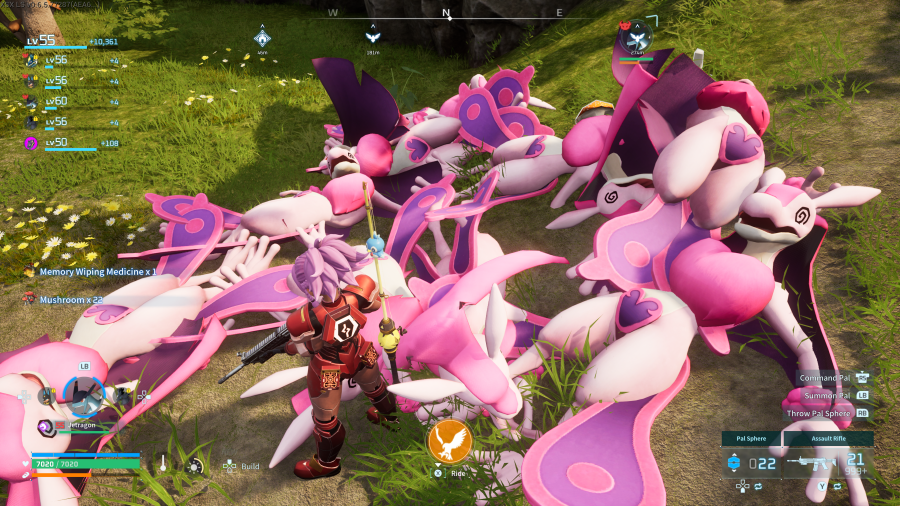This screenshot has height=506, width=900.
Task: Click the Memory Wiping Medicine pickup notification
Action: [96, 271]
